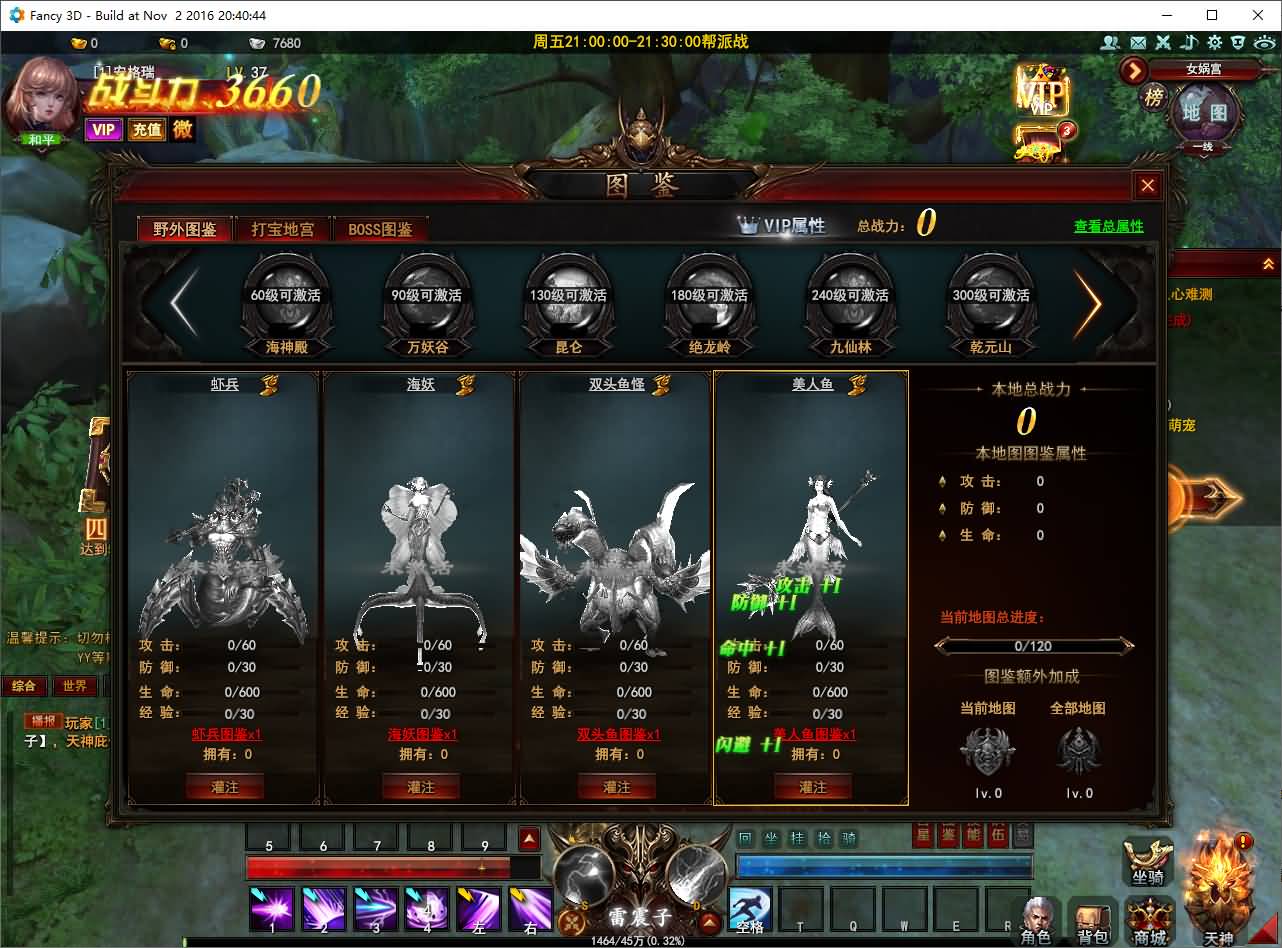1282x948 pixels.
Task: Click 灌注 under the 双头鱼怪 card
Action: click(x=617, y=787)
